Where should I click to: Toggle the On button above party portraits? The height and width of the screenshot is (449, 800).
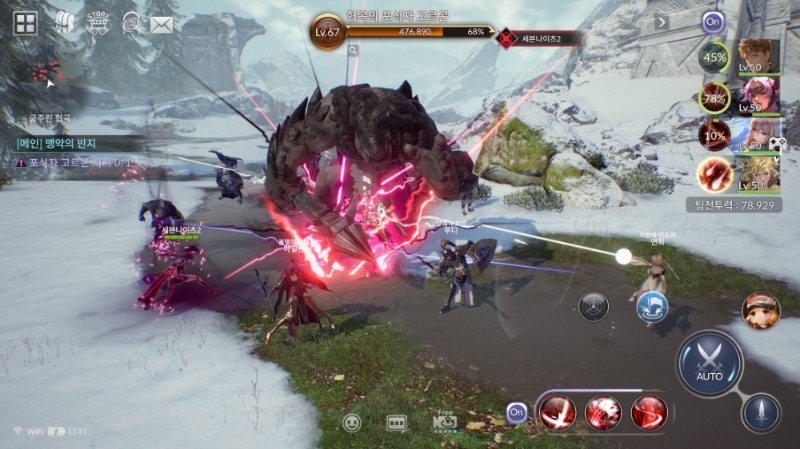(713, 21)
